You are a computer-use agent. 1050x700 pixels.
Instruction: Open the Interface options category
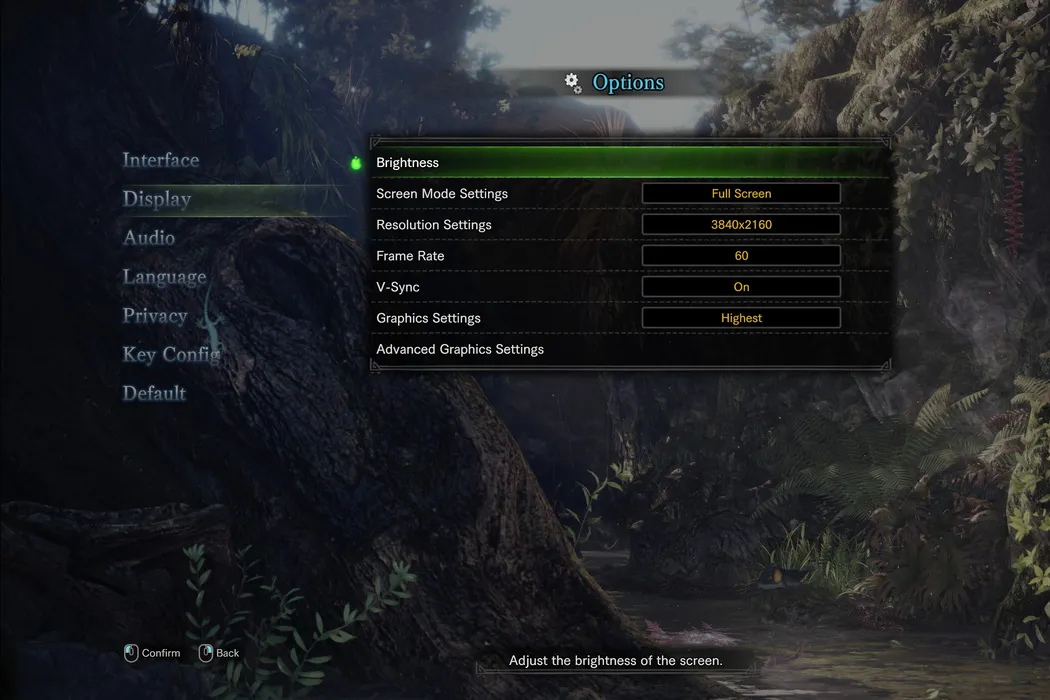(160, 160)
